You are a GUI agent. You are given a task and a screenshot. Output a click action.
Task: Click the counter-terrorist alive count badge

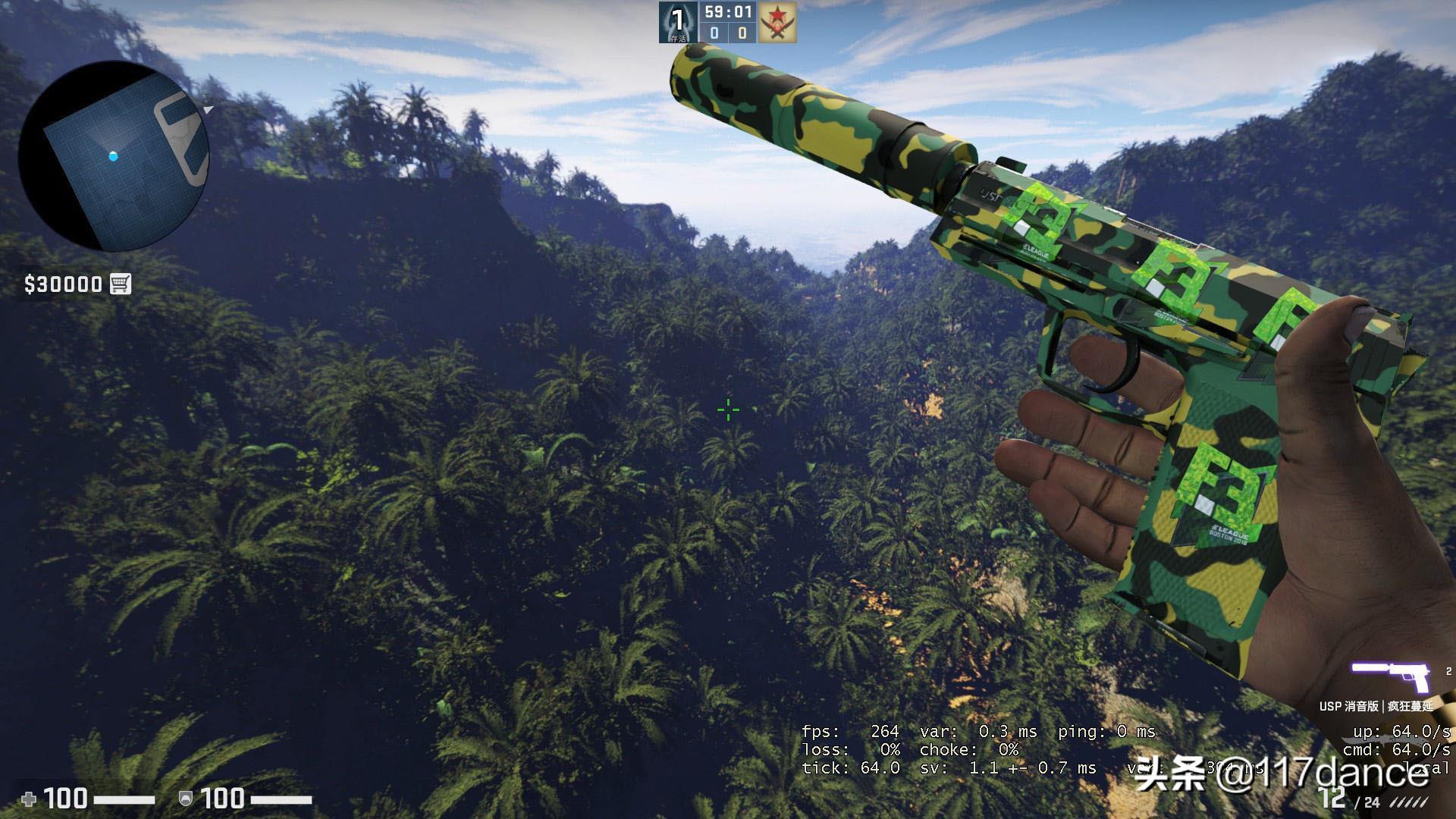click(677, 23)
